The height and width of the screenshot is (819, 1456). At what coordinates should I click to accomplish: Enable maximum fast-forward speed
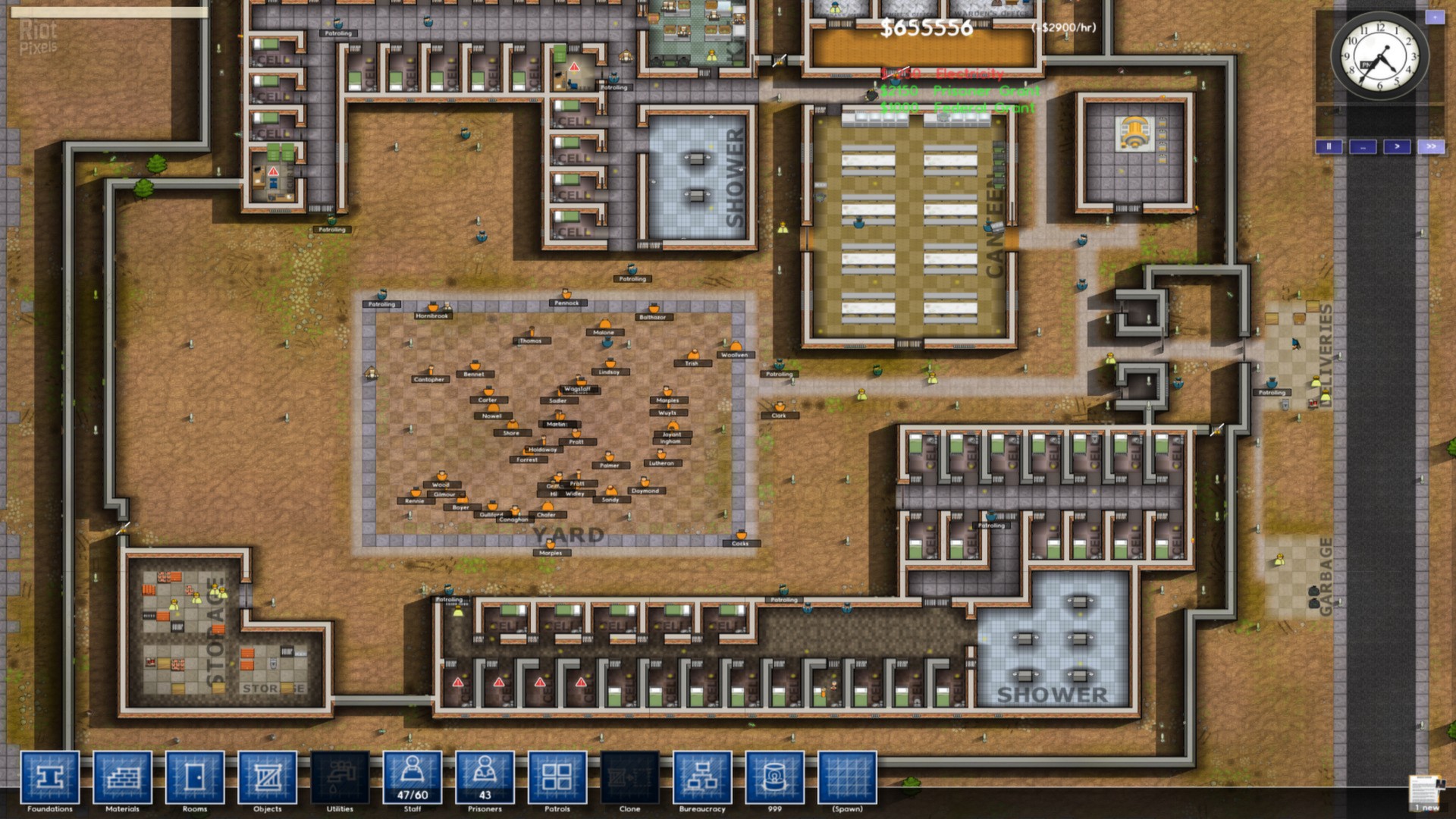point(1432,147)
